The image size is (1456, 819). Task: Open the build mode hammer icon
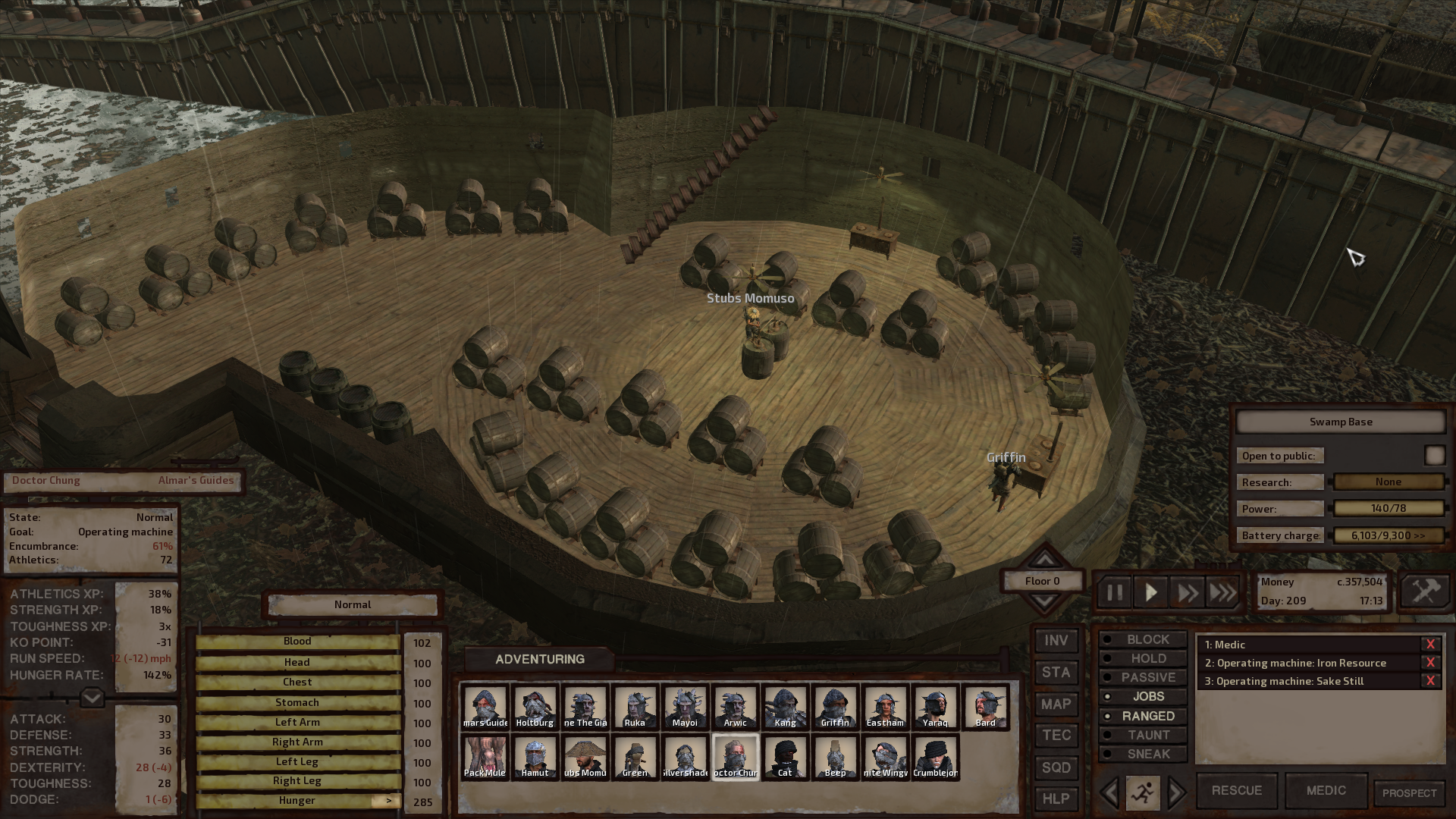pyautogui.click(x=1425, y=591)
